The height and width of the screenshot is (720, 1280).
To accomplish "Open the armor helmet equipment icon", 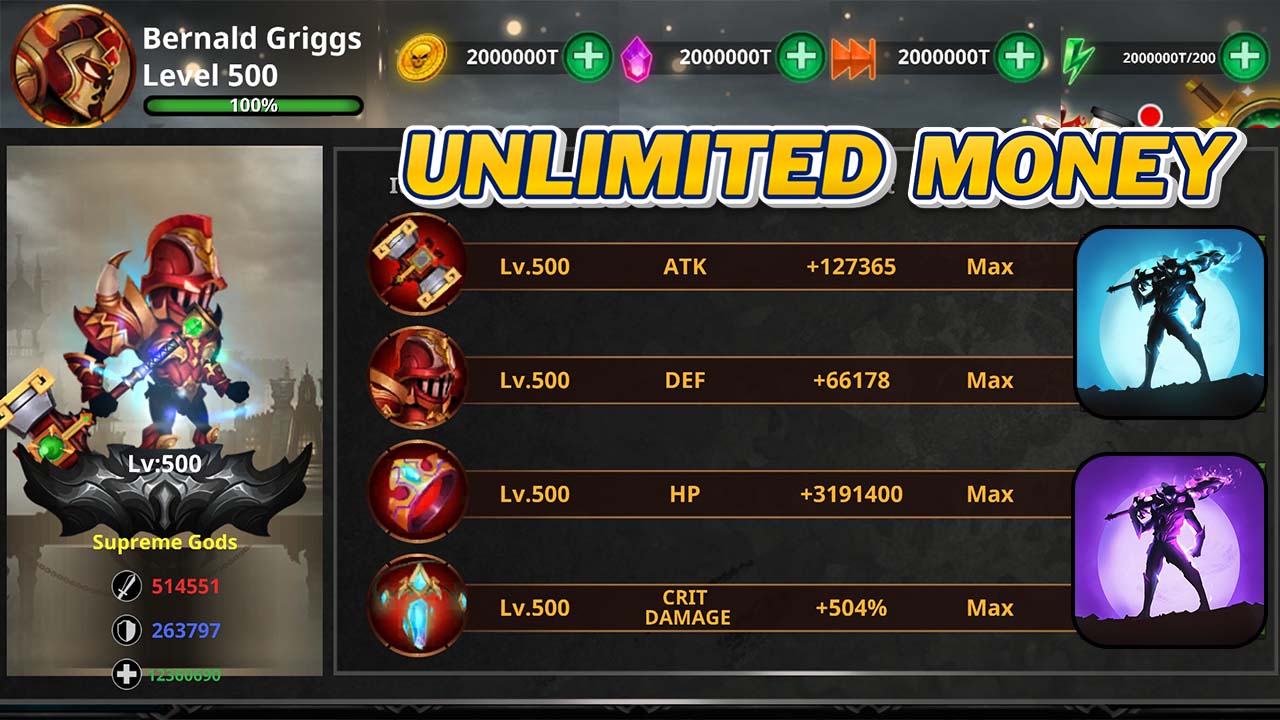I will click(x=416, y=380).
